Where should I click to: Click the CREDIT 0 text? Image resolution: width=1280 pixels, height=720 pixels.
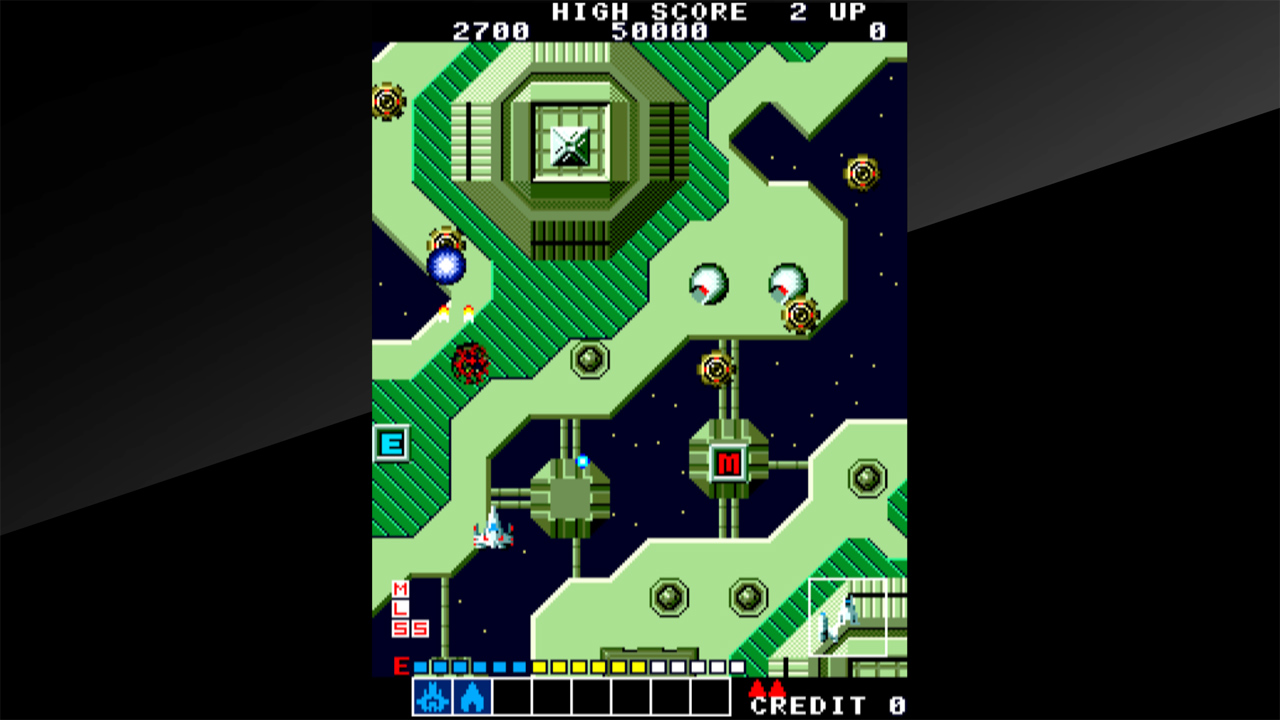tap(825, 703)
